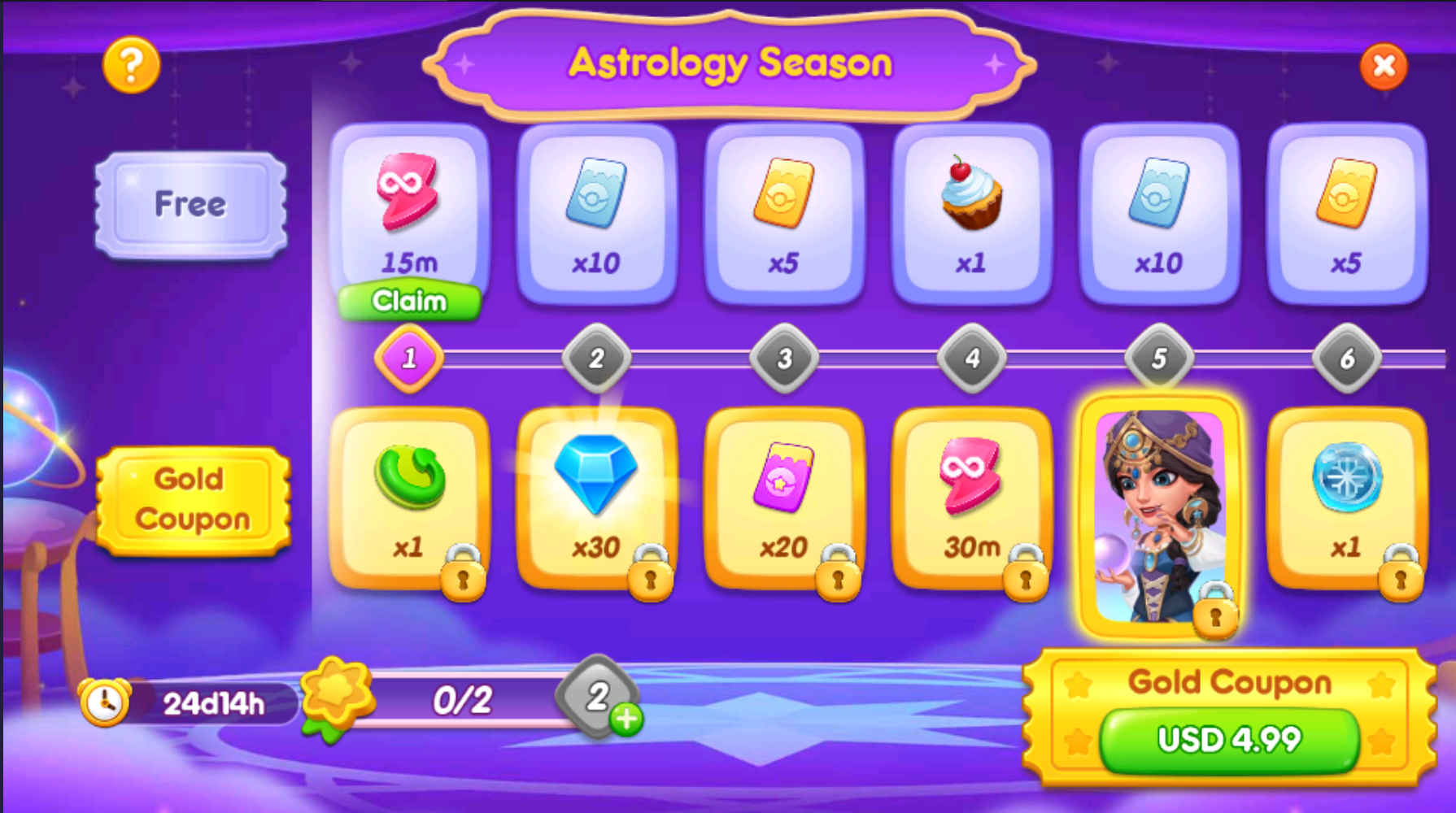View the locked snowflake orb x1 reward
The image size is (1456, 813).
tap(1346, 498)
